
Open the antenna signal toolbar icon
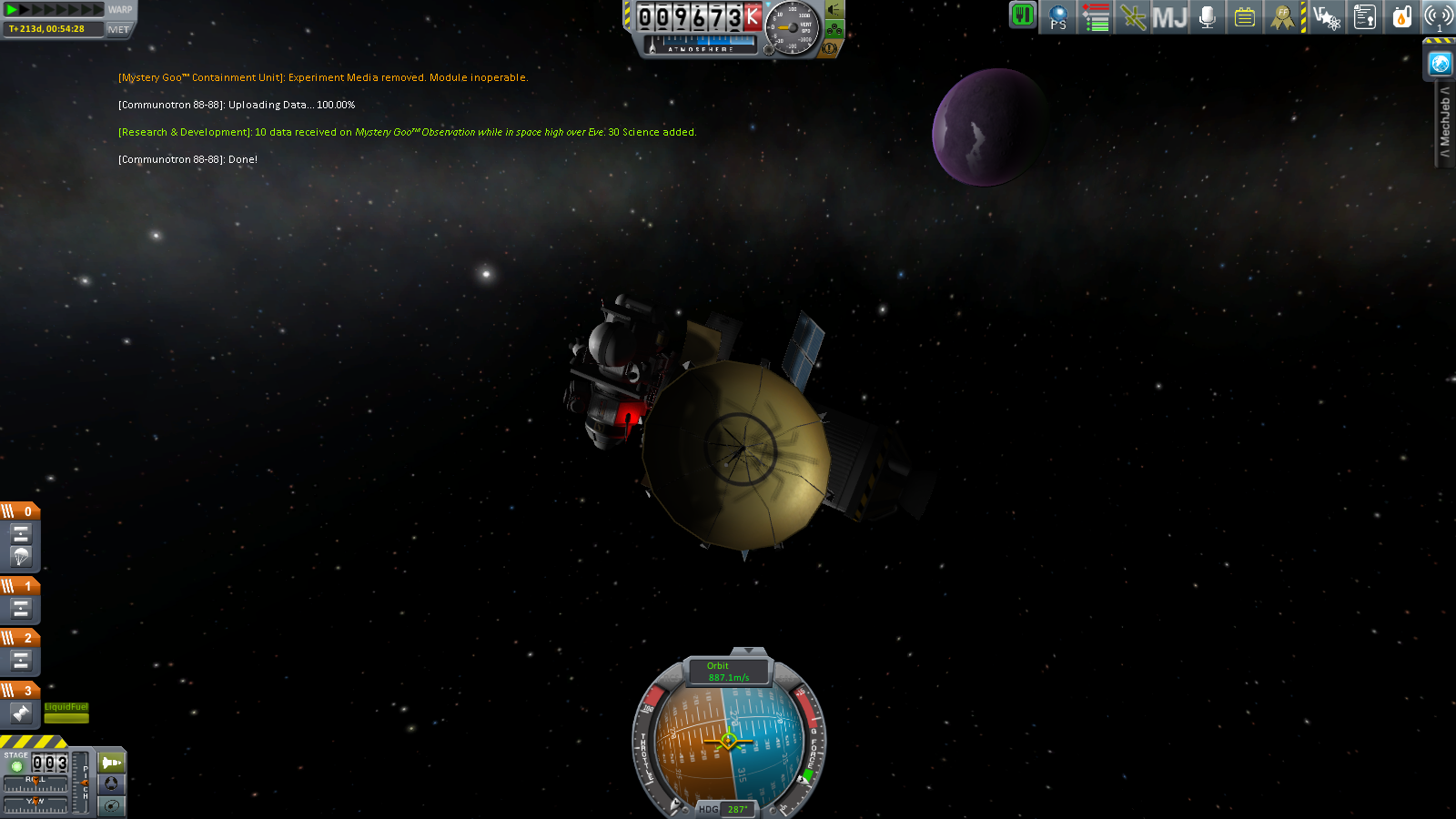(x=1439, y=17)
